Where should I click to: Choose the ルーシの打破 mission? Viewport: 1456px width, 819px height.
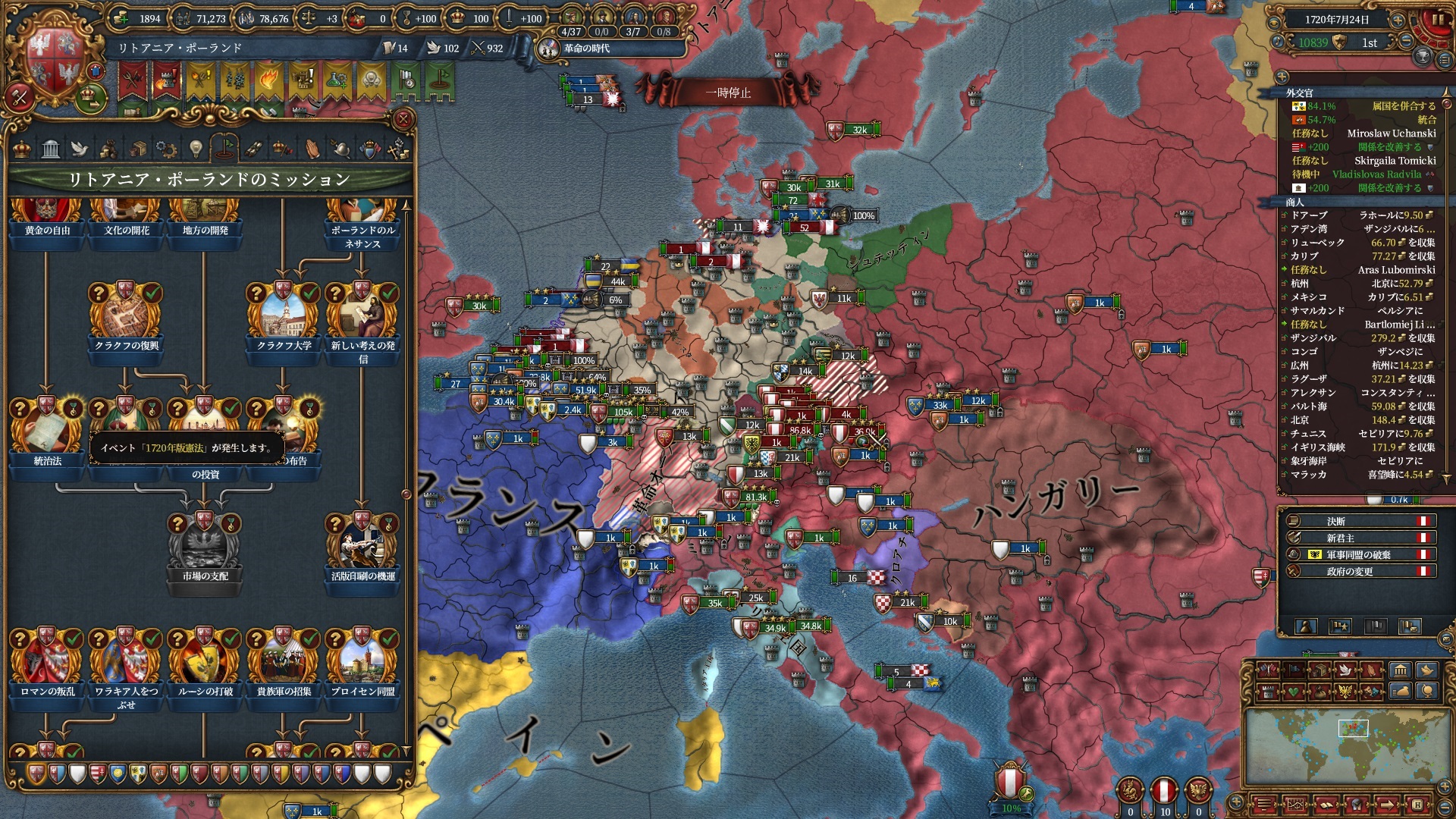205,660
